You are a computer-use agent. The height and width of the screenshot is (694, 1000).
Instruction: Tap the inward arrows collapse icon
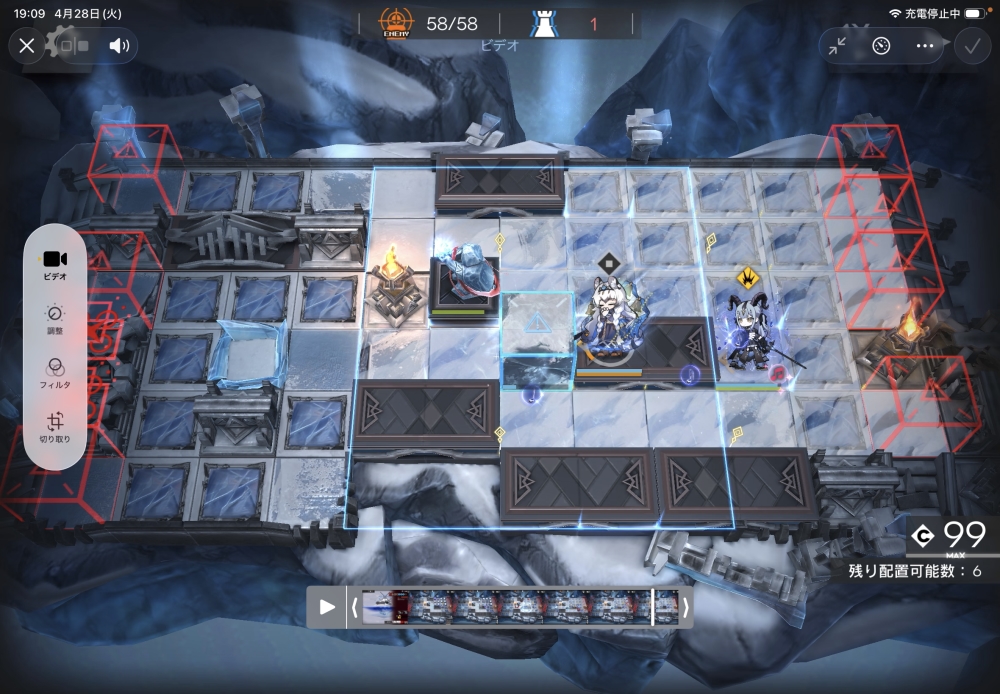pos(838,45)
